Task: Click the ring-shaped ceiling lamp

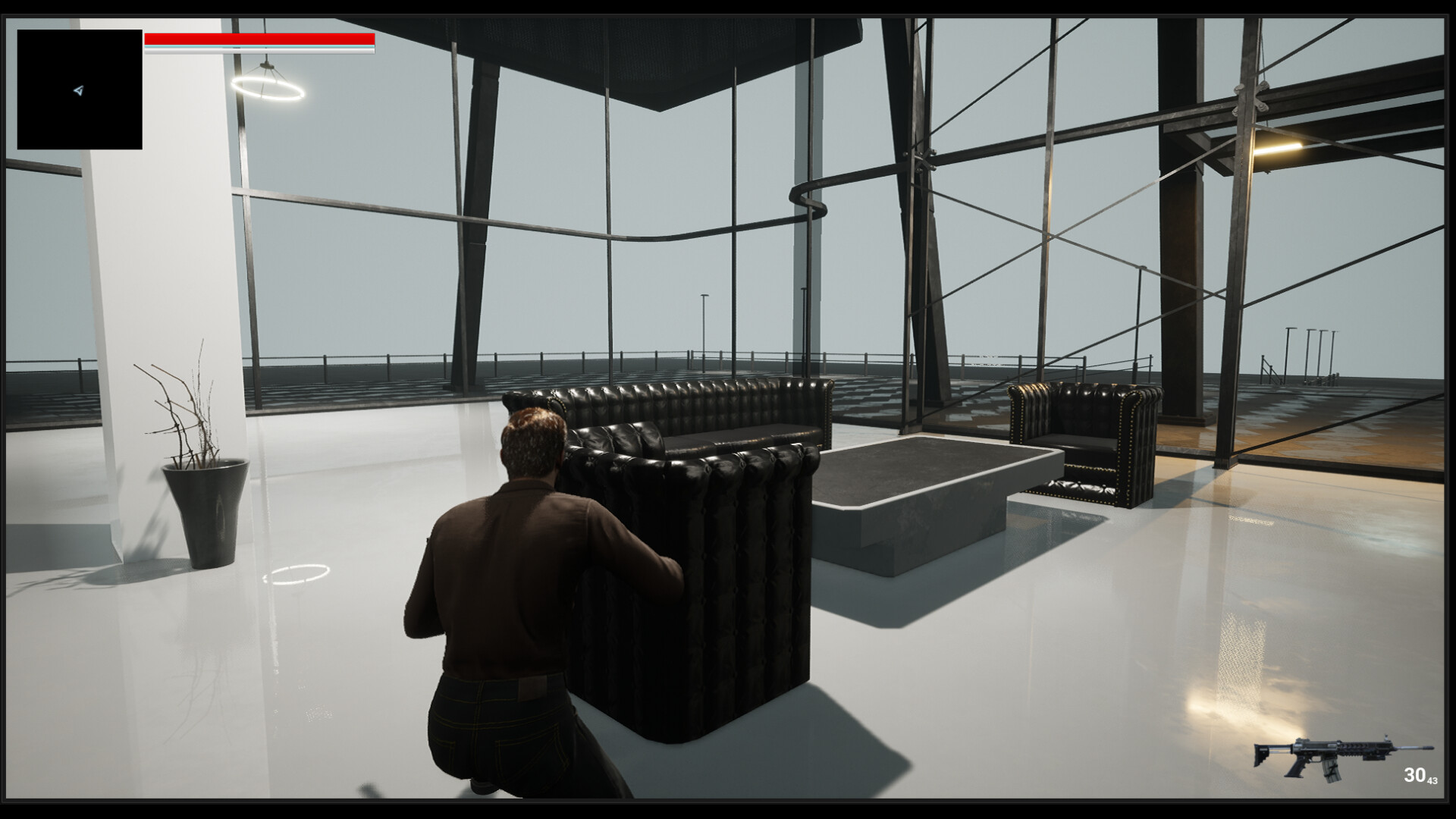Action: click(269, 89)
